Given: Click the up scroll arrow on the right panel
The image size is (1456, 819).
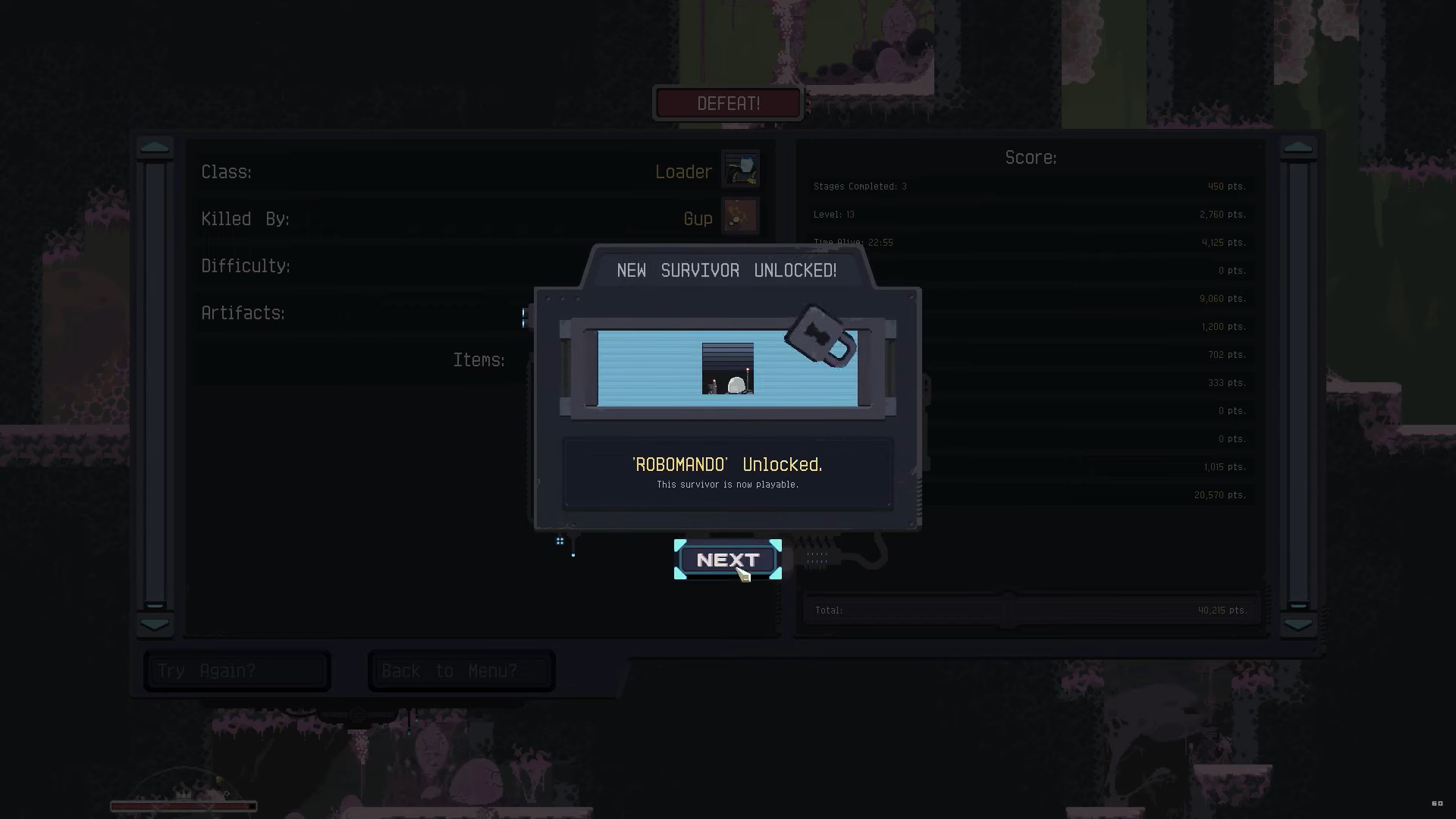Looking at the screenshot, I should pyautogui.click(x=1298, y=147).
